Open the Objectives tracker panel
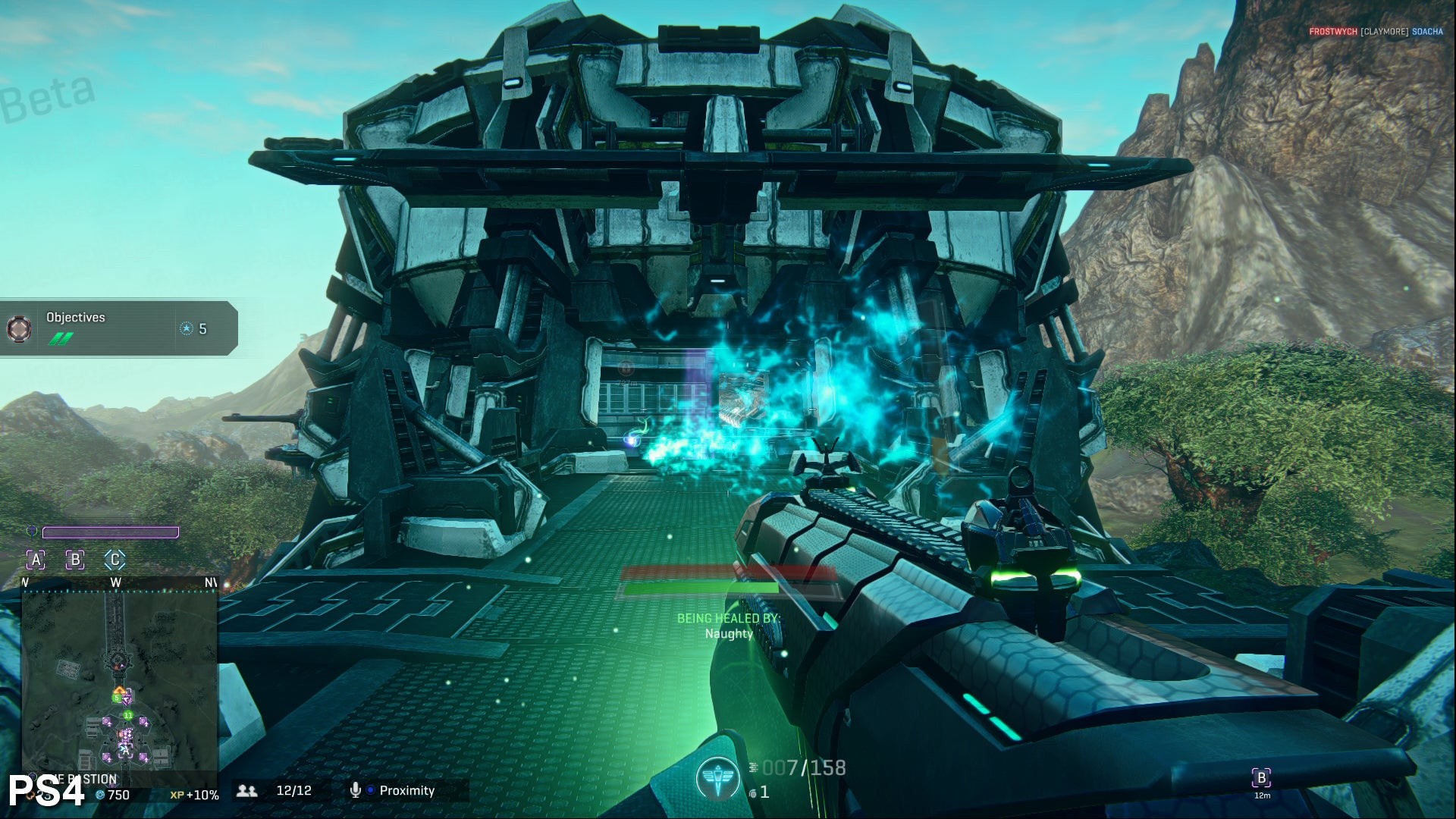Screen dimensions: 1456x819 tap(121, 328)
